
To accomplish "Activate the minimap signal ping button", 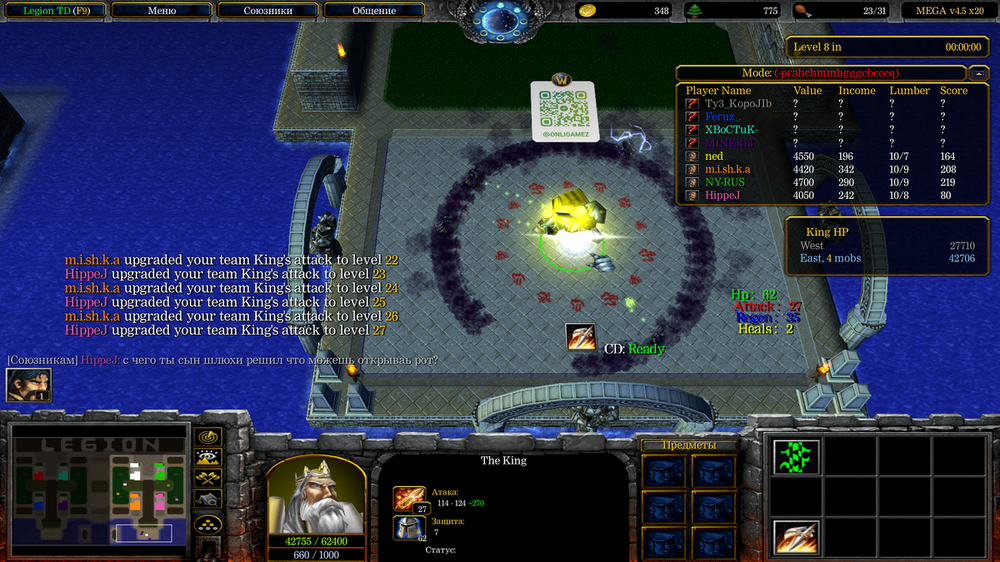I will 208,437.
